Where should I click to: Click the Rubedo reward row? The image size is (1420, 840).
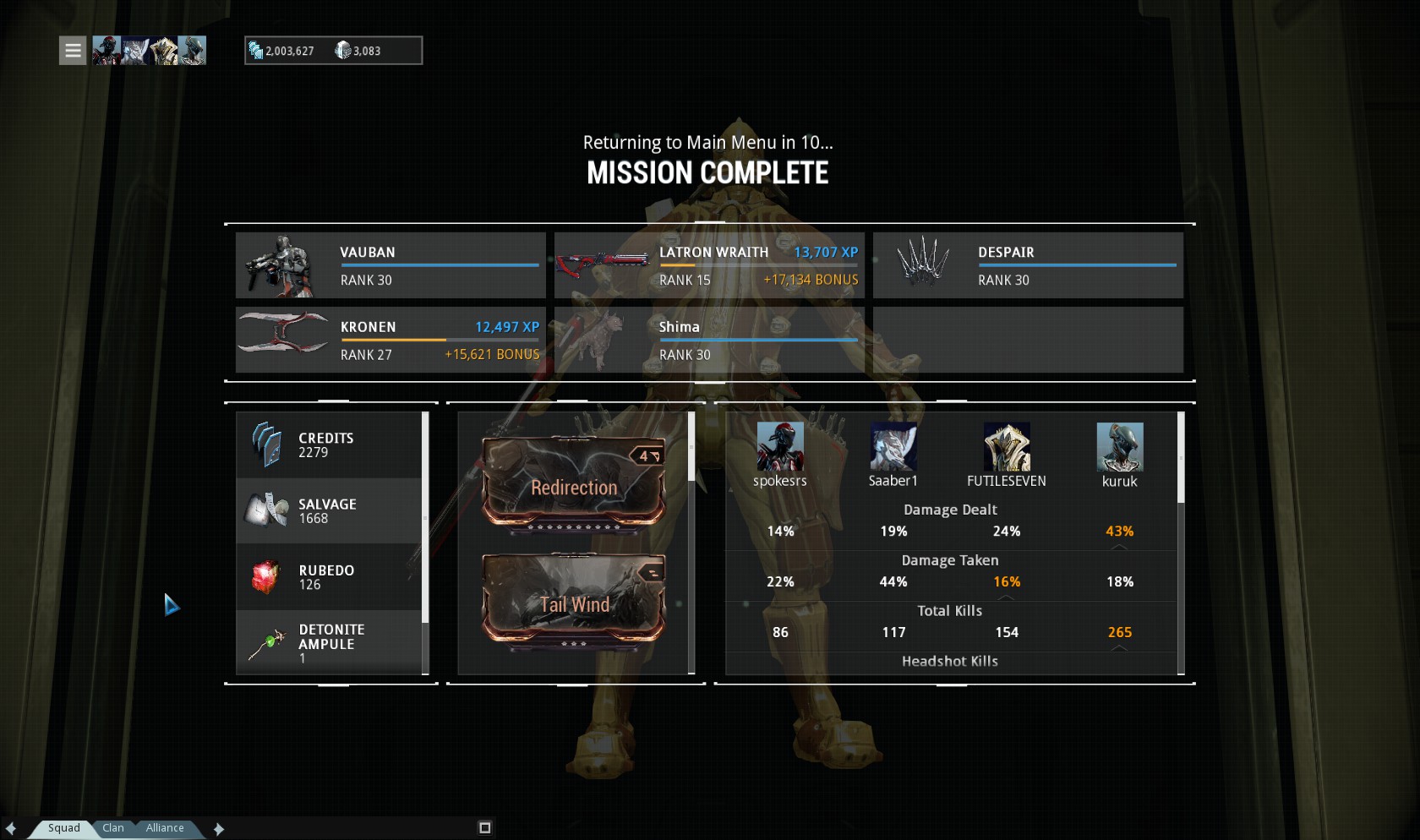(x=329, y=577)
